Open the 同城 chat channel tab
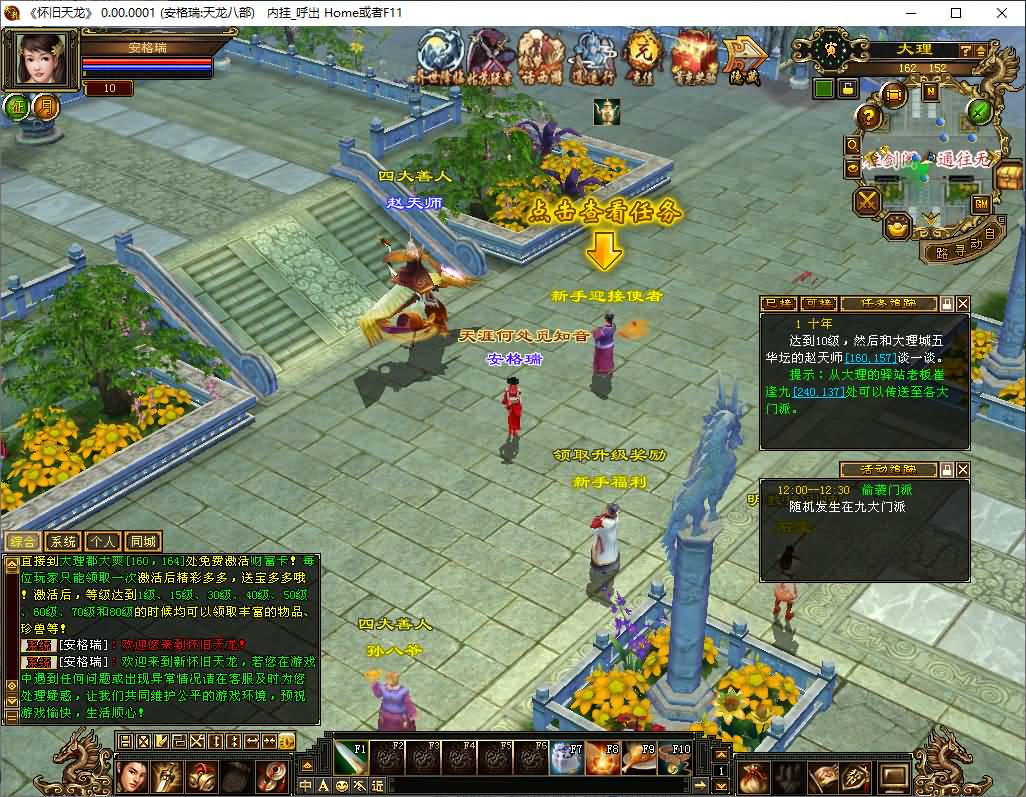The image size is (1026, 797). click(144, 542)
